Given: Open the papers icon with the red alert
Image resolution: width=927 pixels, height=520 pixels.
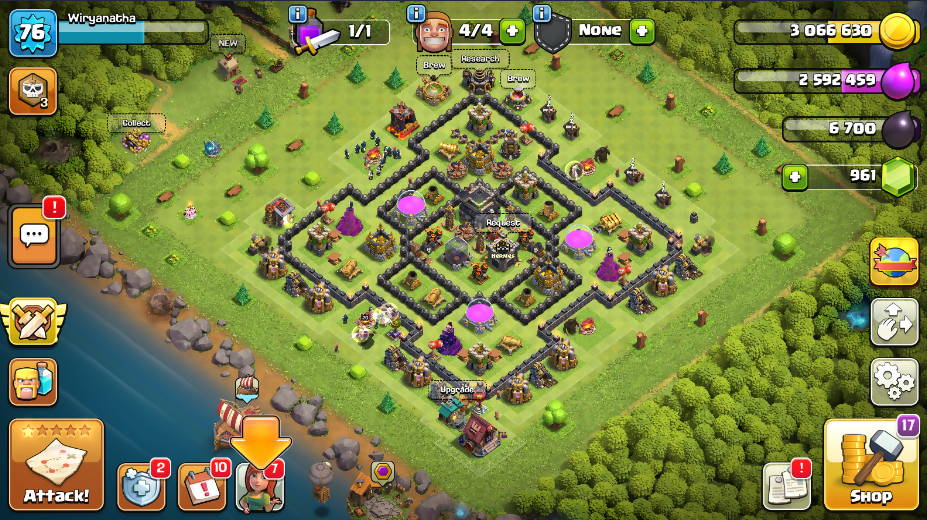Looking at the screenshot, I should (x=786, y=486).
